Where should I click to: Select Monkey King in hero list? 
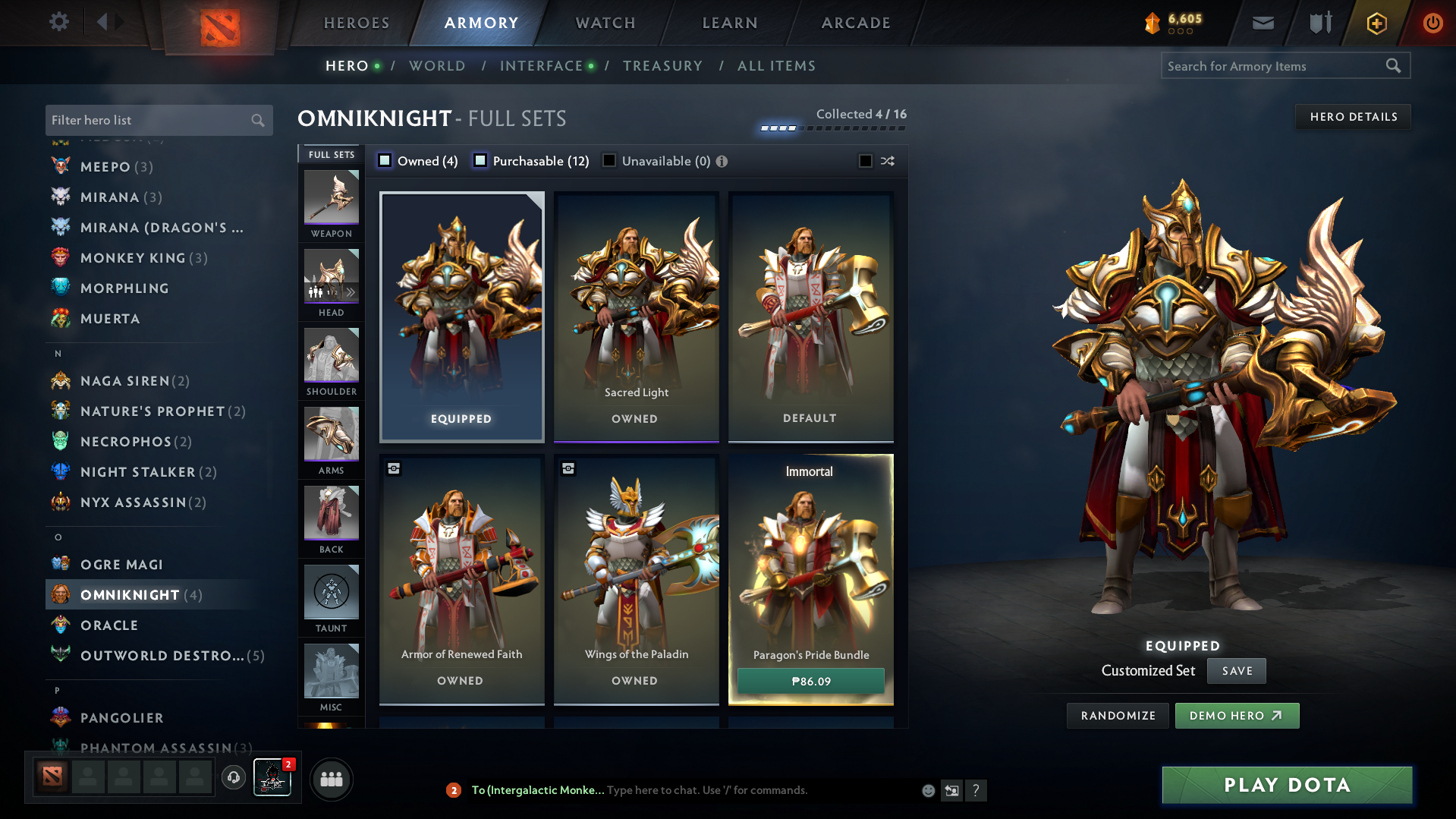coord(133,258)
